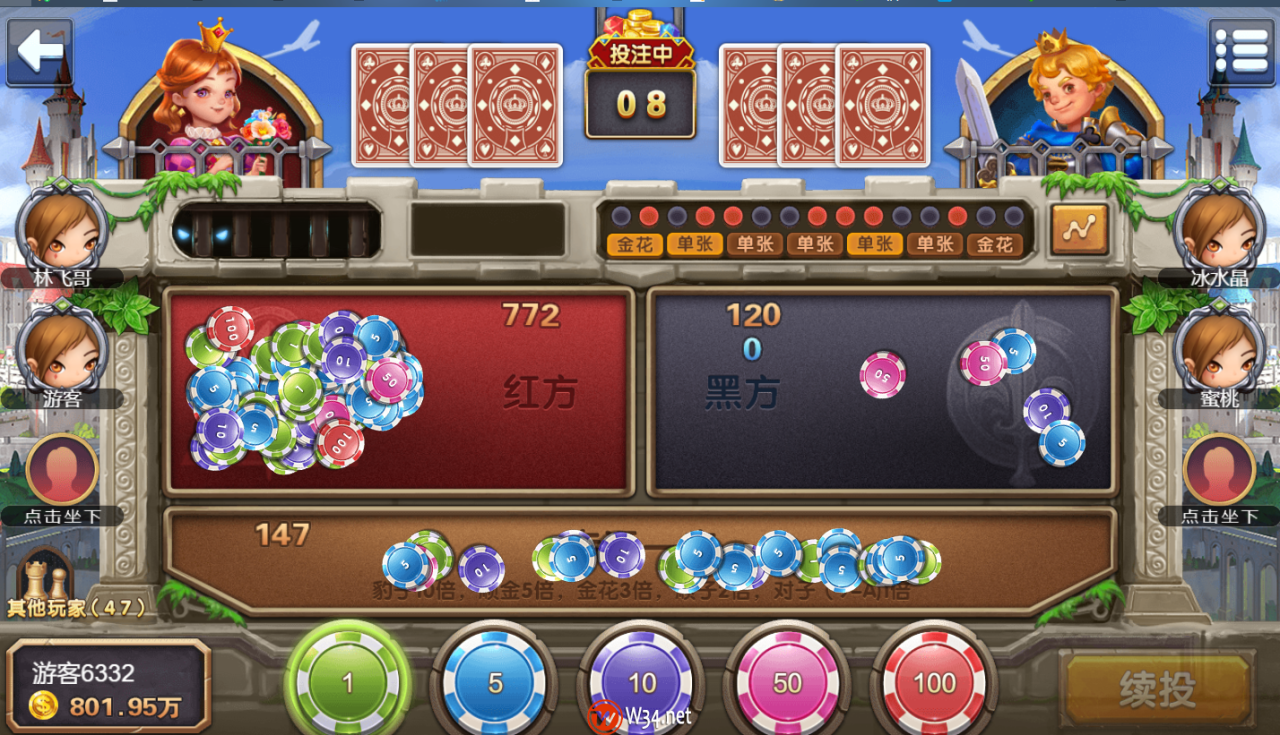1280x735 pixels.
Task: Select the red 100 chip
Action: coord(934,680)
